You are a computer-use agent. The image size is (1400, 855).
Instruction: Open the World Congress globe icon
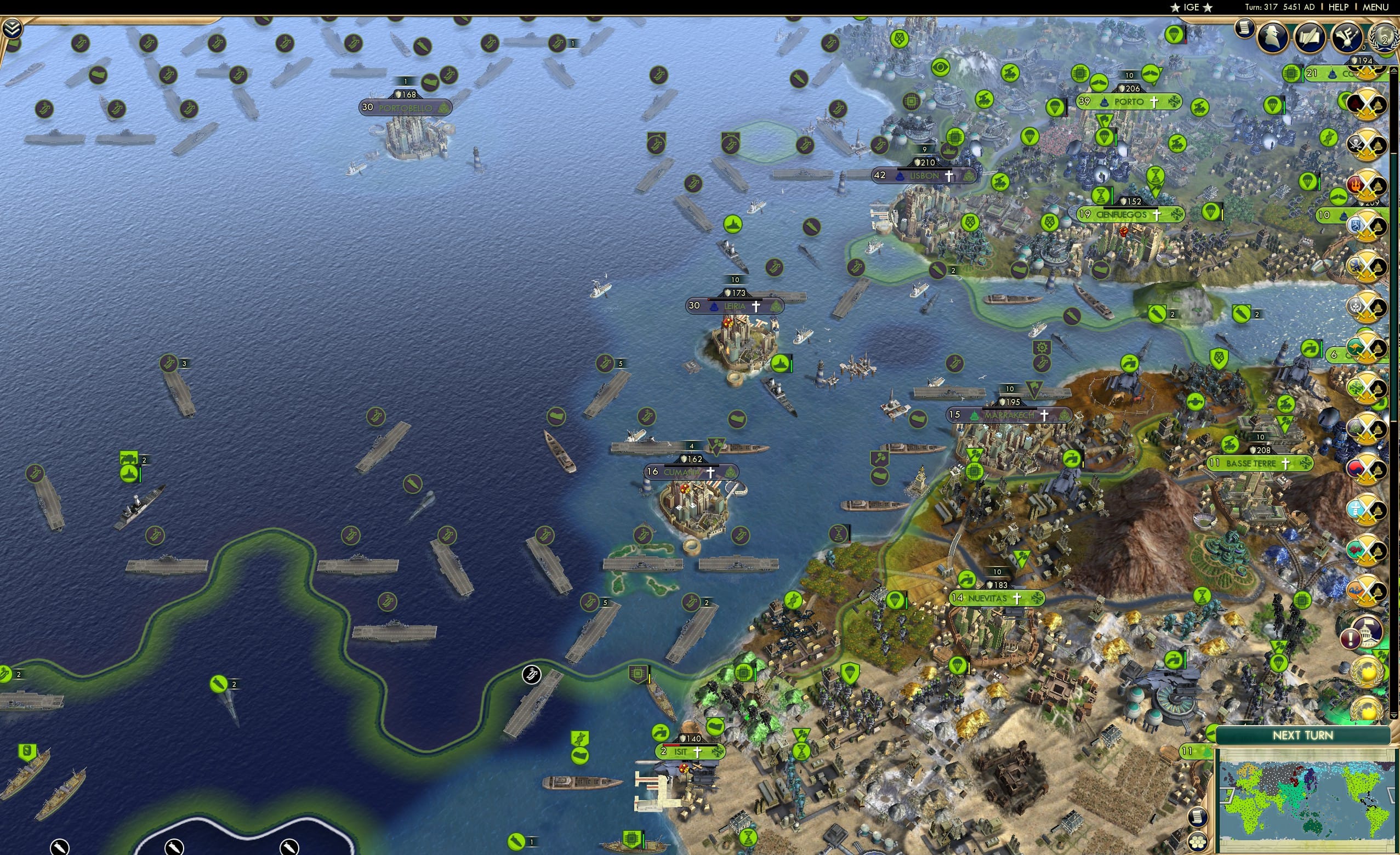pos(1384,37)
